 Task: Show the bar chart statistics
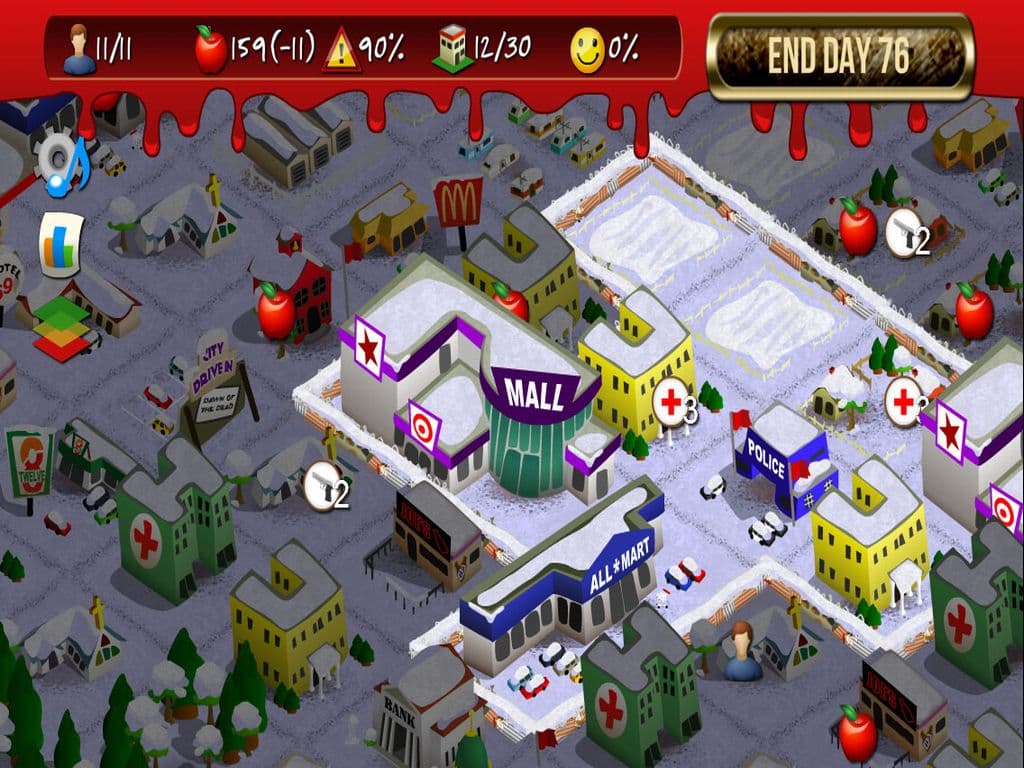tap(60, 245)
